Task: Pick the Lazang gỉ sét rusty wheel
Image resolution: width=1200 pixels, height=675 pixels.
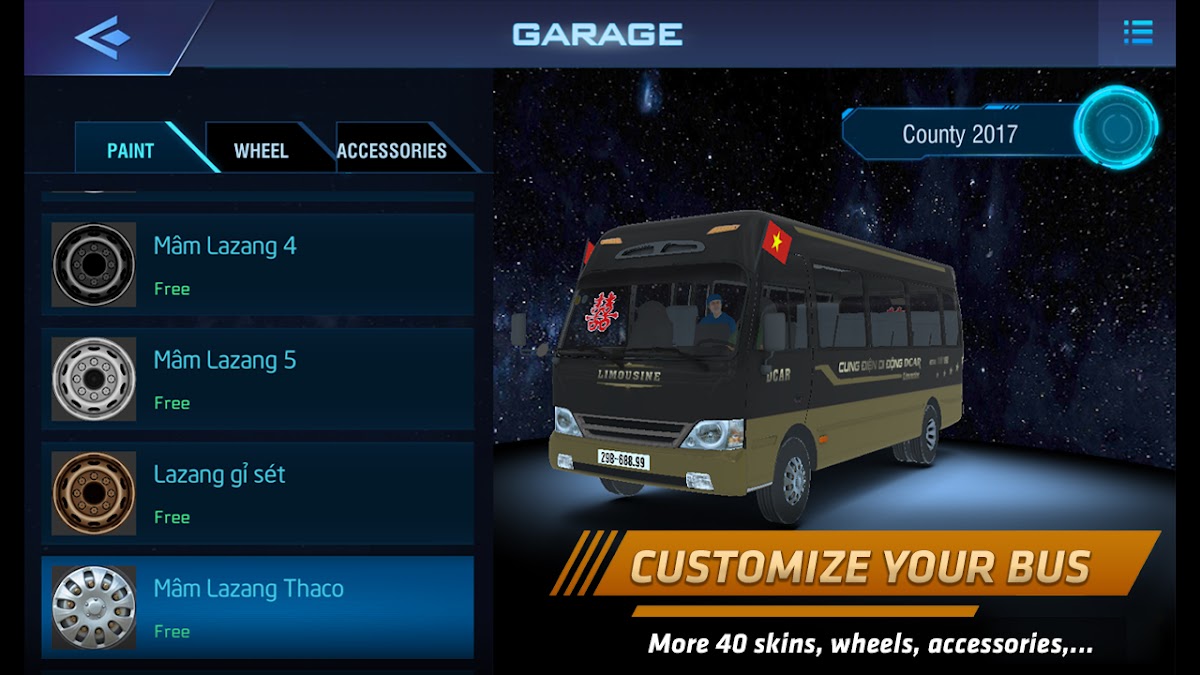Action: pyautogui.click(x=258, y=493)
